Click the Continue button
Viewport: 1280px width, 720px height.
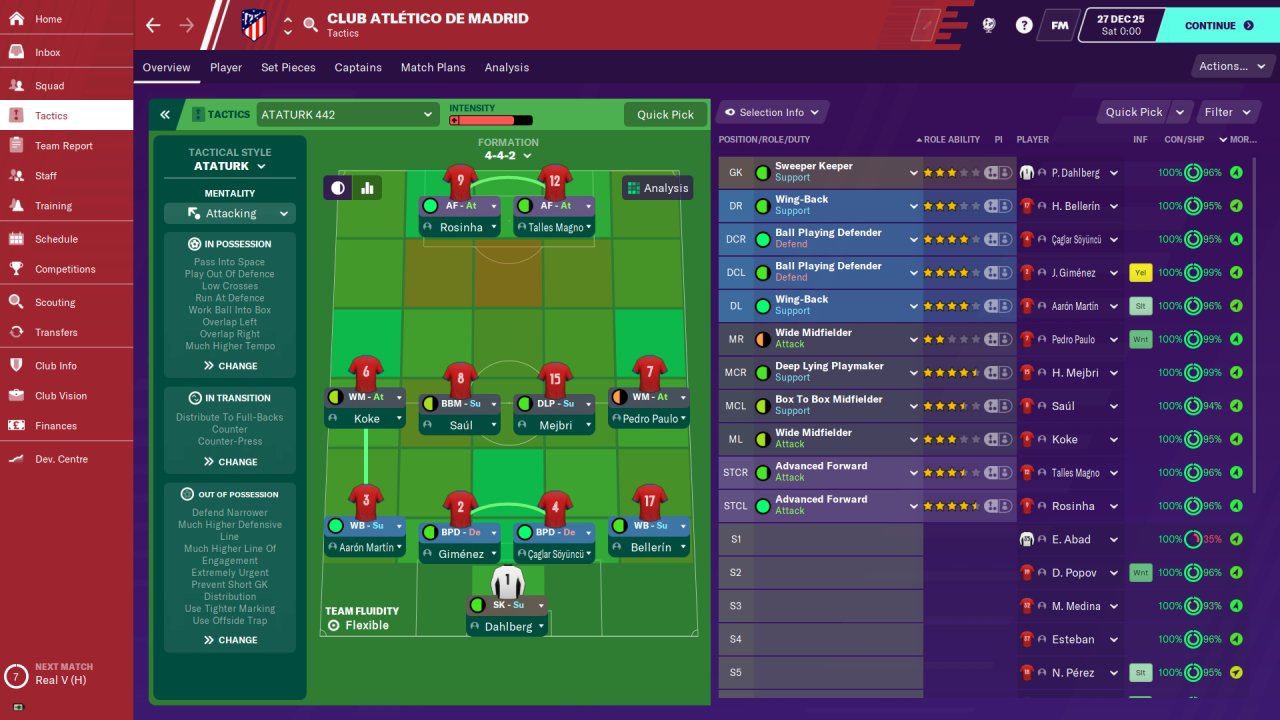[x=1218, y=26]
